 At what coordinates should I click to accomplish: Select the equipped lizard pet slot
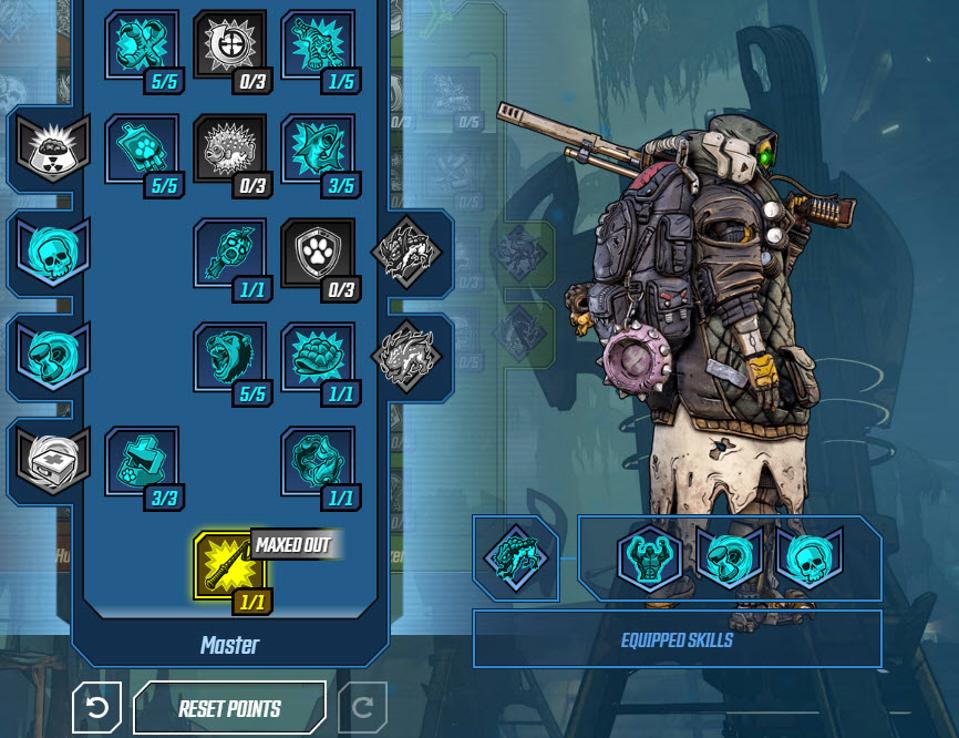pos(515,558)
